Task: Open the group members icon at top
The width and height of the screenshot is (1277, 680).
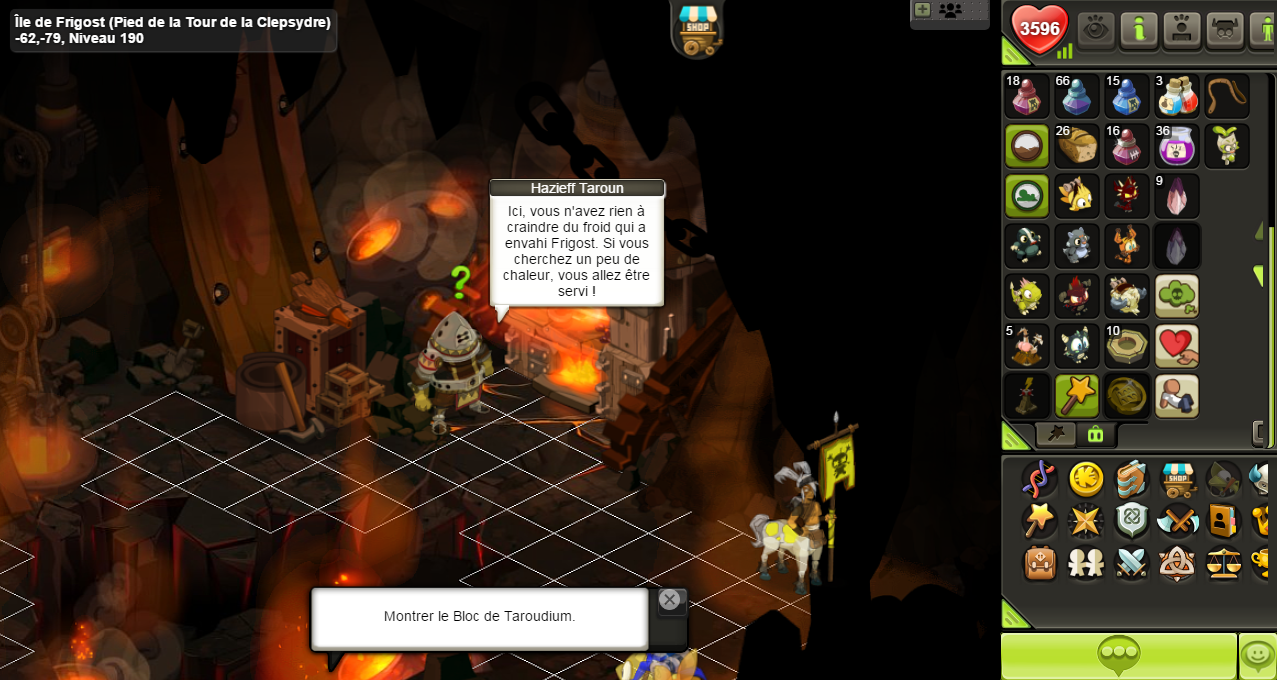Action: pyautogui.click(x=950, y=11)
